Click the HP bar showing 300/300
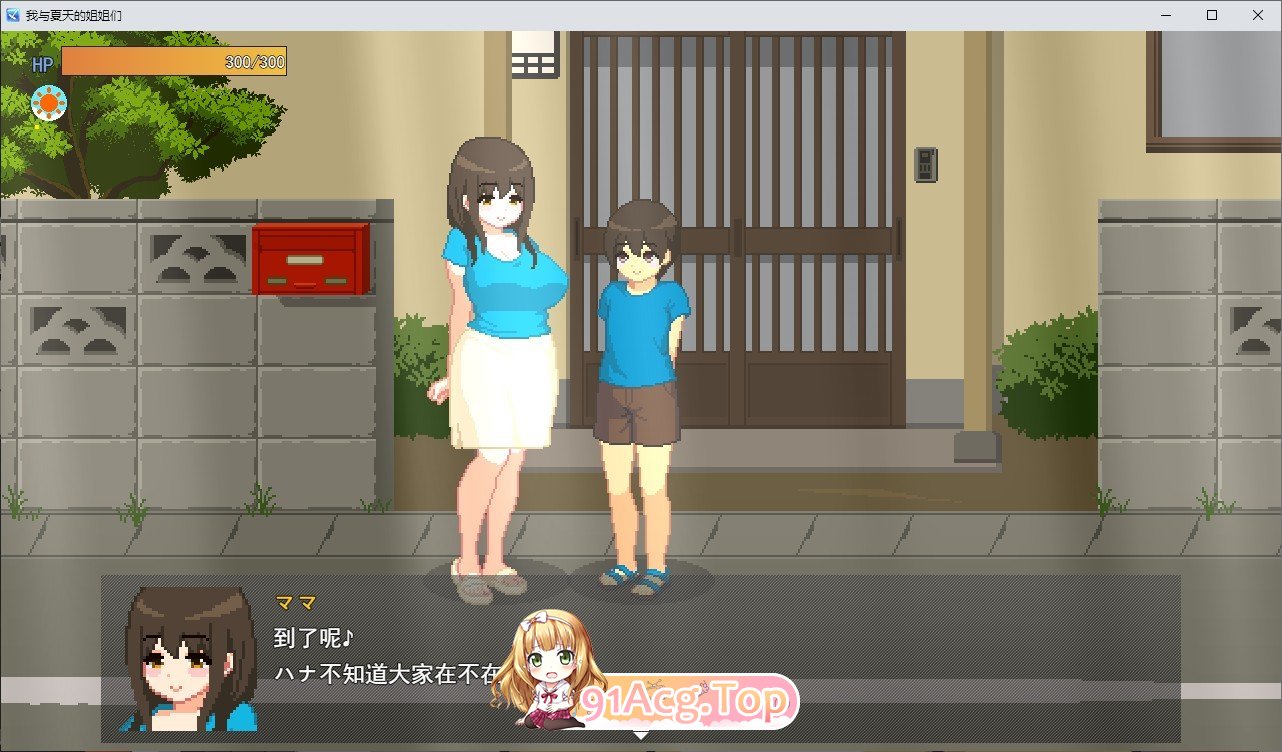Screen dimensions: 1282x752 click(175, 62)
